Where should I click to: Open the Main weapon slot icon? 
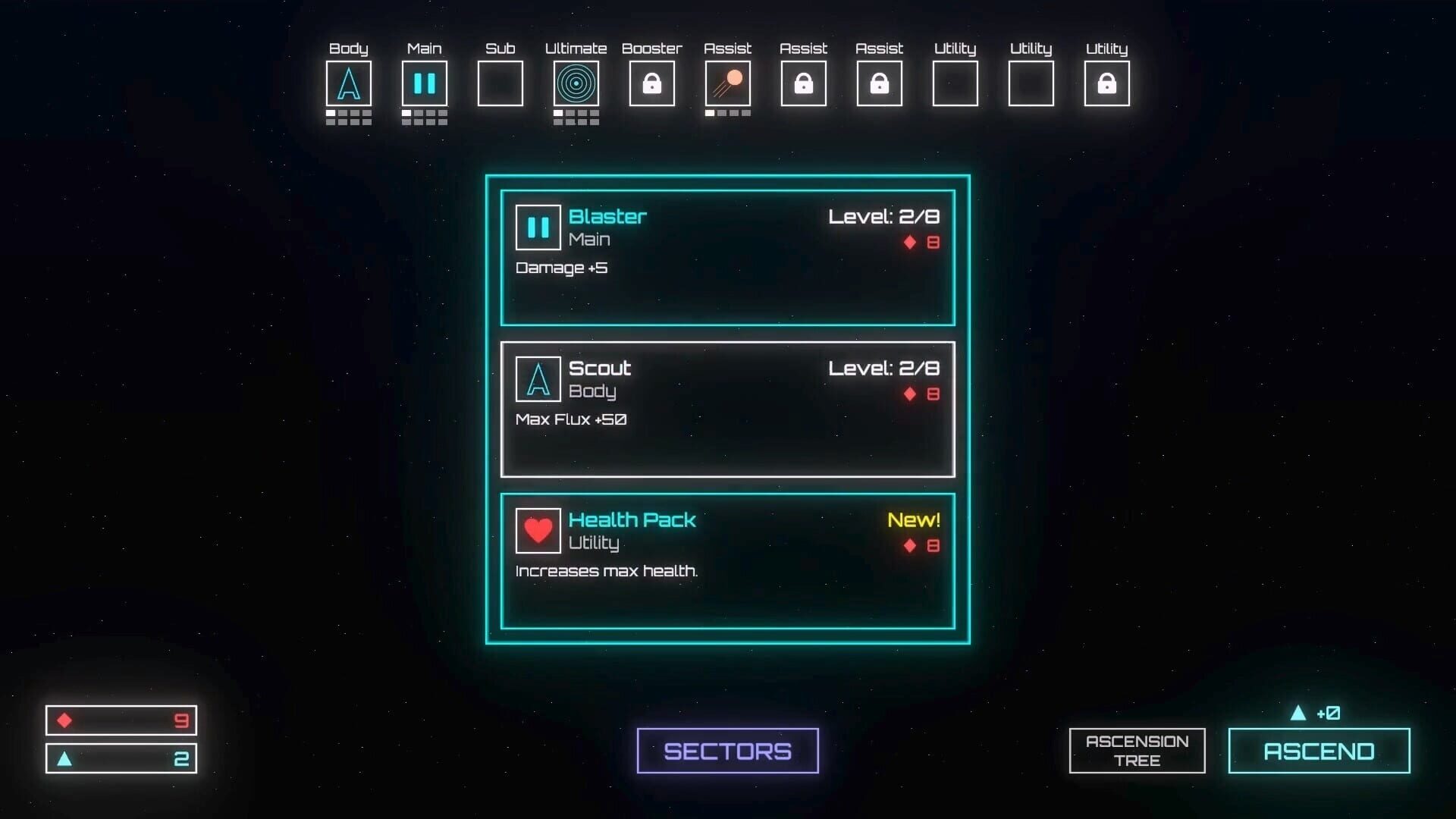point(425,83)
